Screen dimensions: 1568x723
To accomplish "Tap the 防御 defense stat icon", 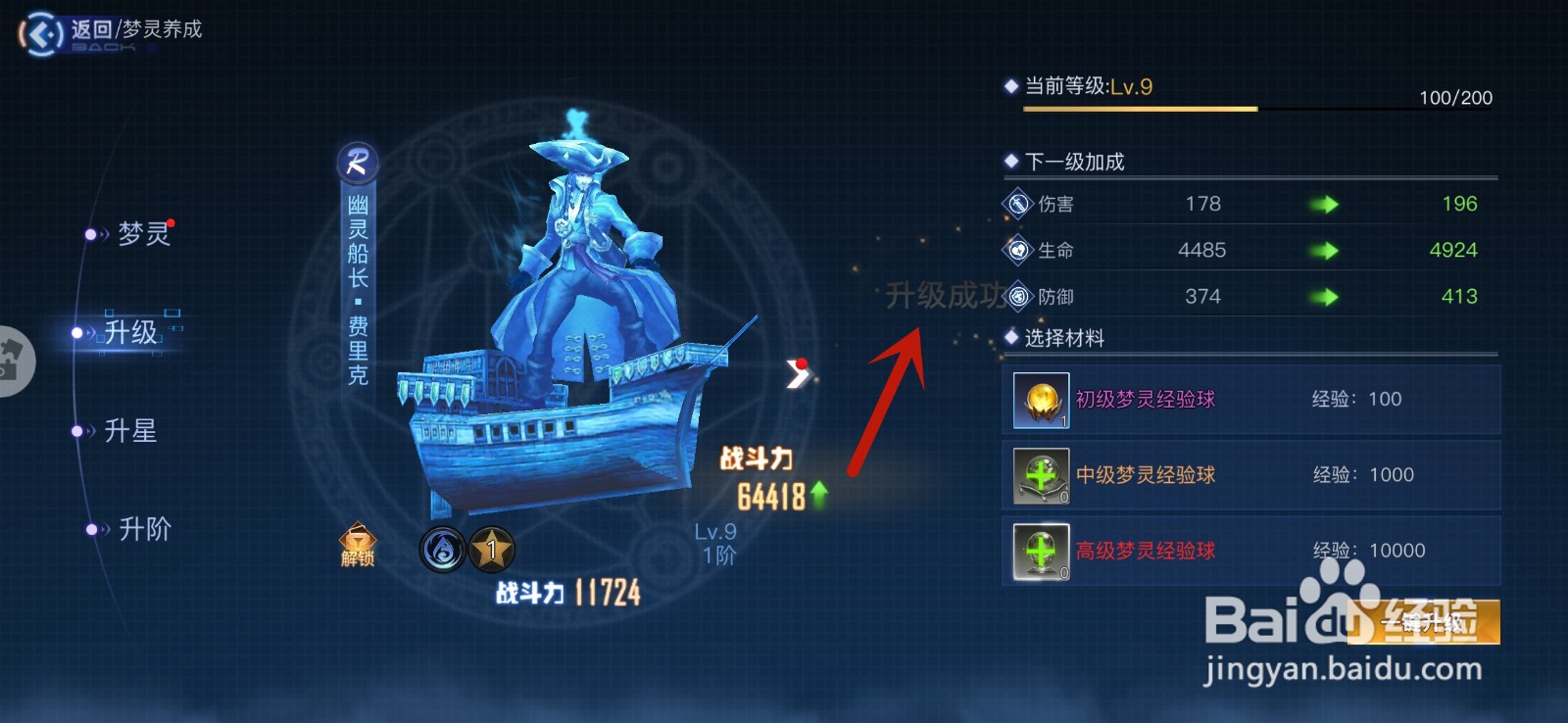I will pyautogui.click(x=1017, y=296).
